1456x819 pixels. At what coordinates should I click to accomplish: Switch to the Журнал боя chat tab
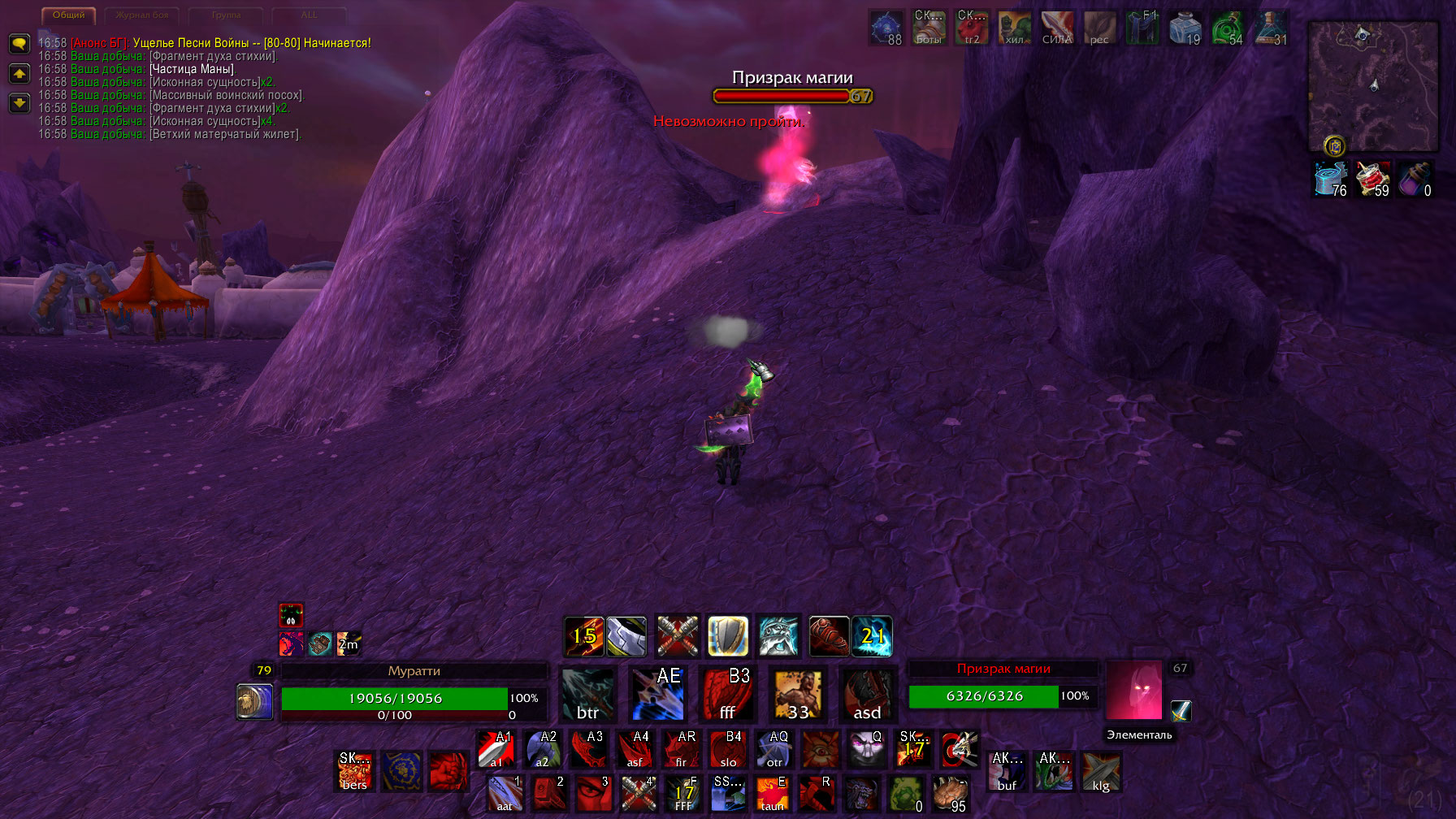point(142,15)
